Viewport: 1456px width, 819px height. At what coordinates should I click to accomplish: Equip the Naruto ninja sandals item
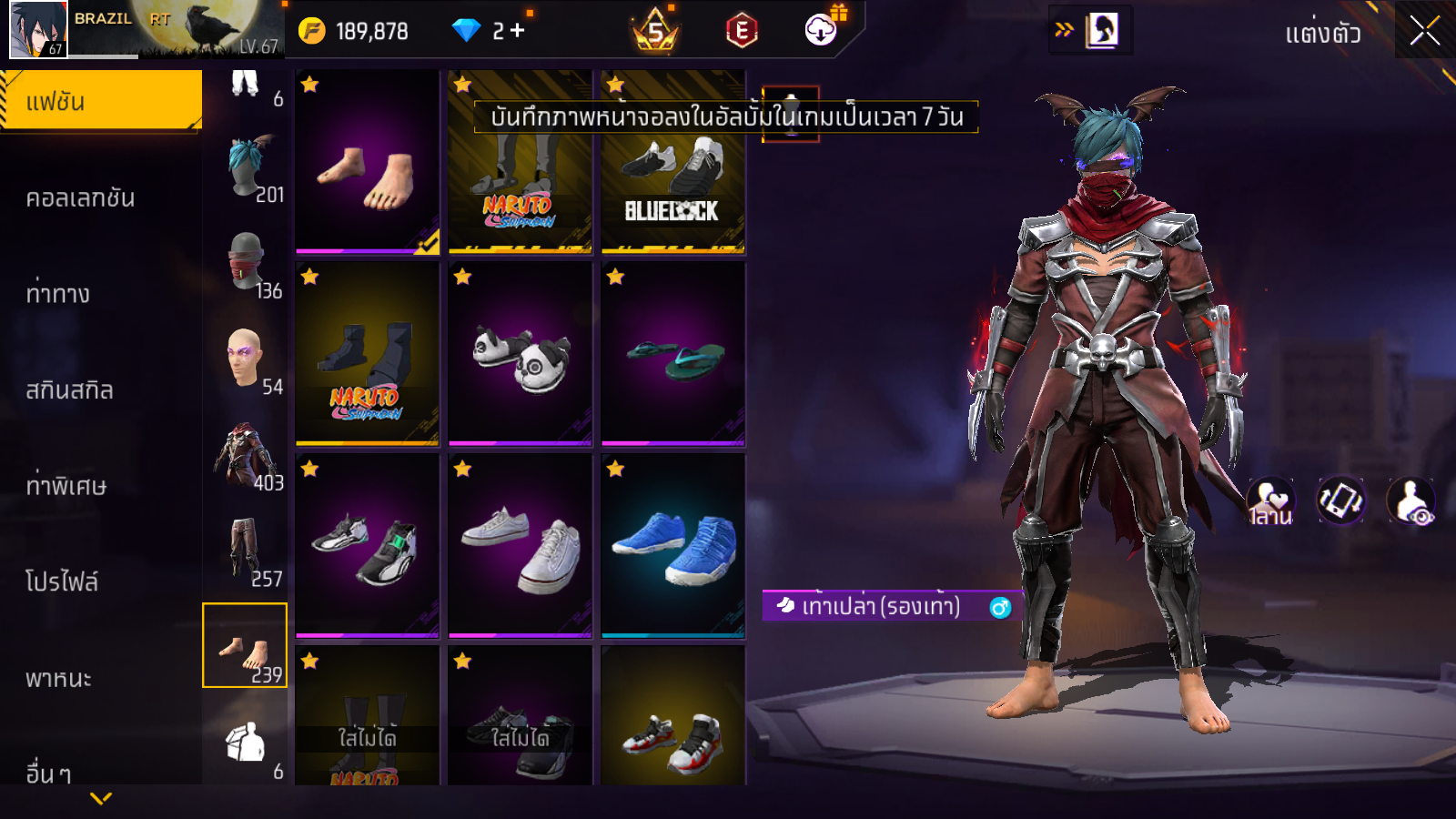coord(368,355)
